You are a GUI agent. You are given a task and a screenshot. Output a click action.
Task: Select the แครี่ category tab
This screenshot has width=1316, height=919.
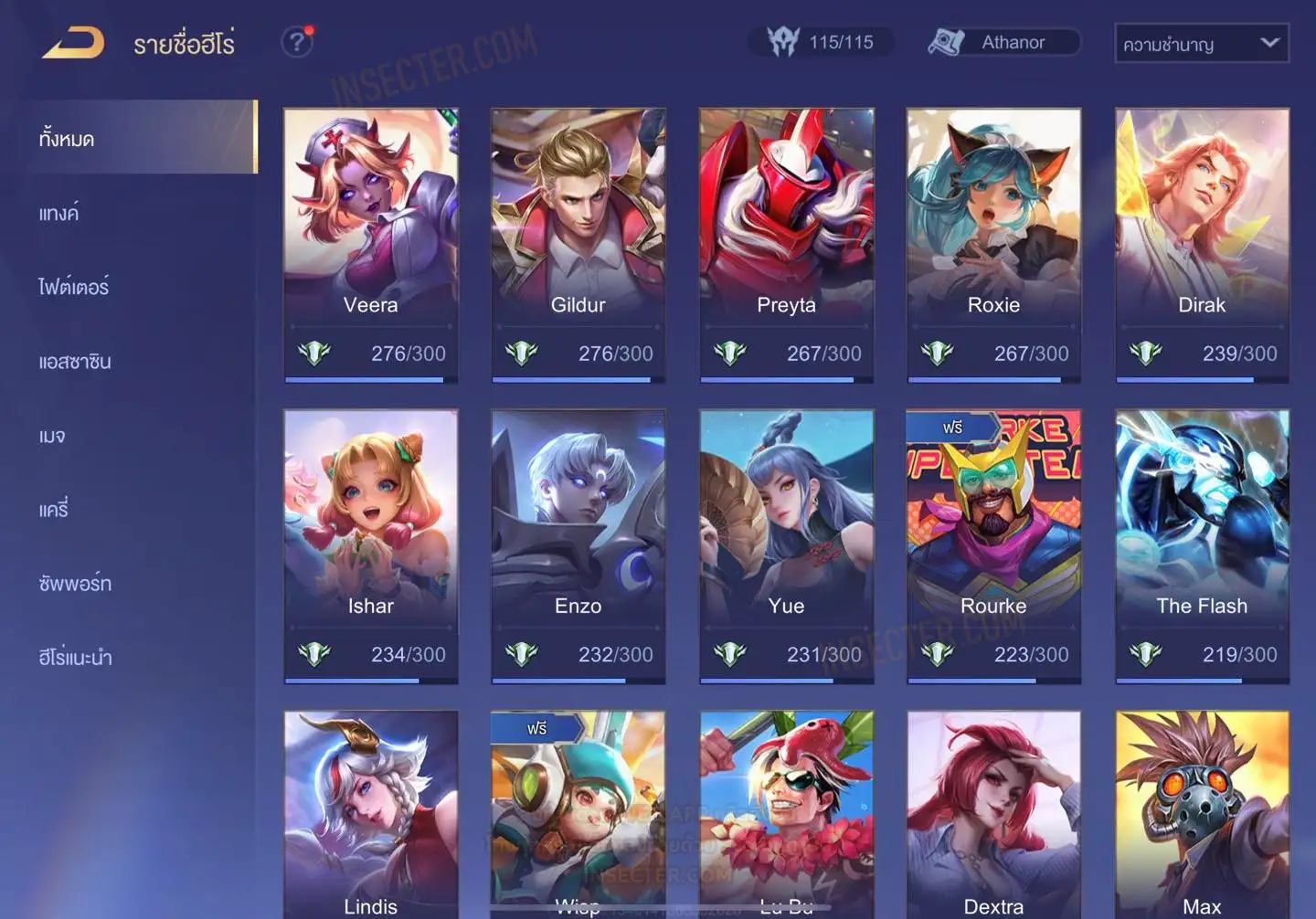coord(54,510)
